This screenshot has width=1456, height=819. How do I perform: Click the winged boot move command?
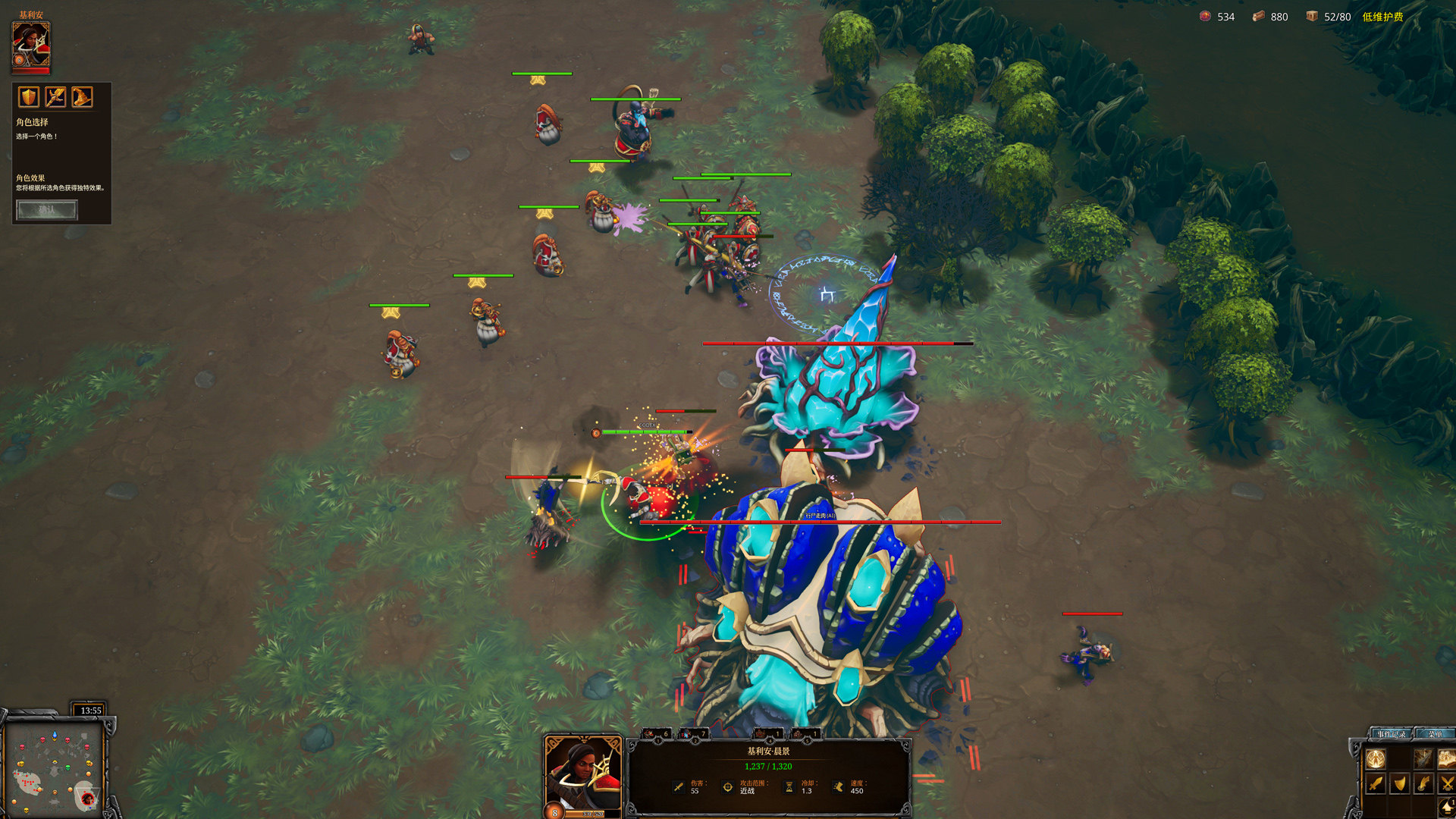pyautogui.click(x=1423, y=783)
